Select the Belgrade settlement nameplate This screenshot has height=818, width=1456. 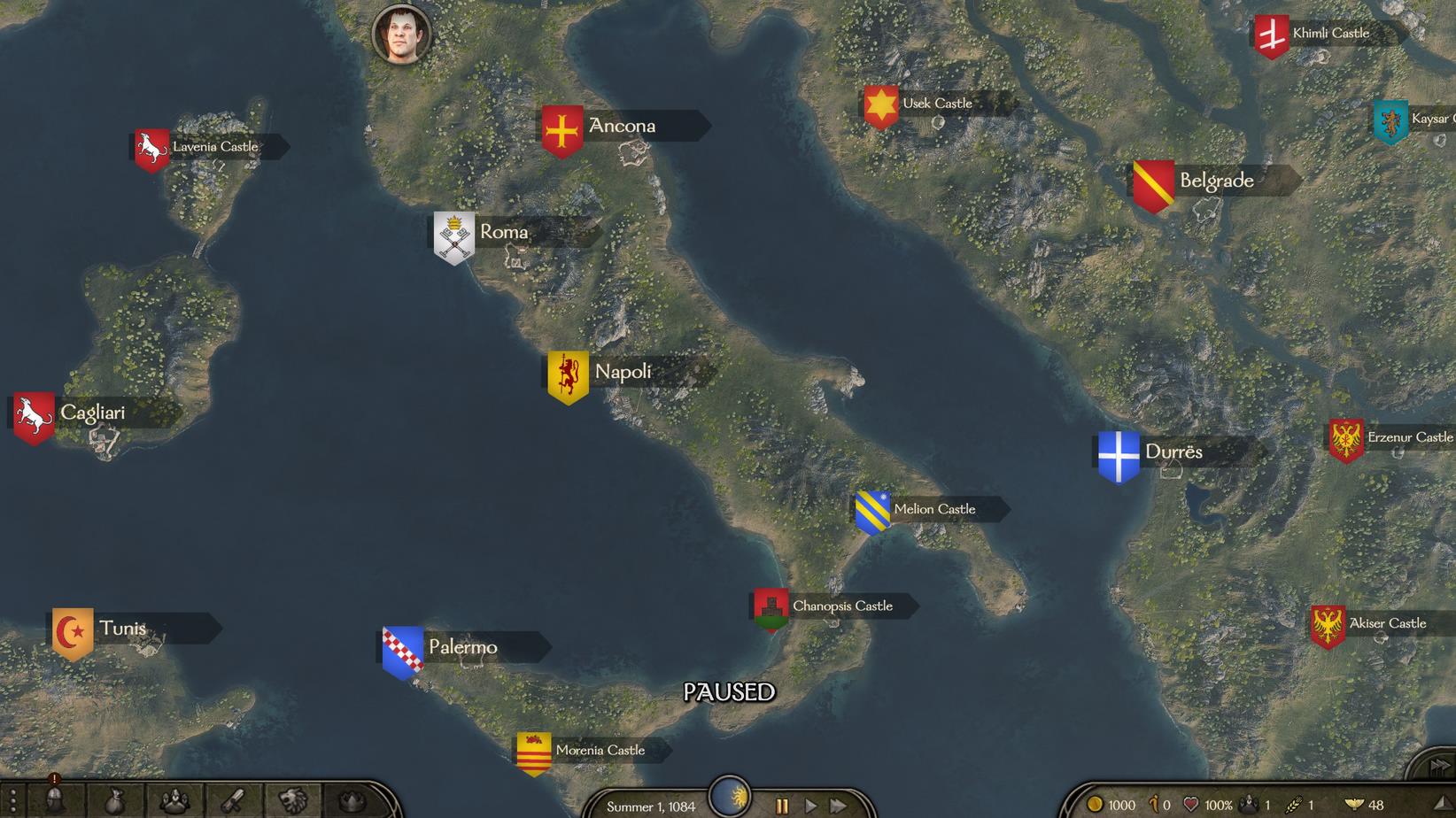(x=1216, y=181)
